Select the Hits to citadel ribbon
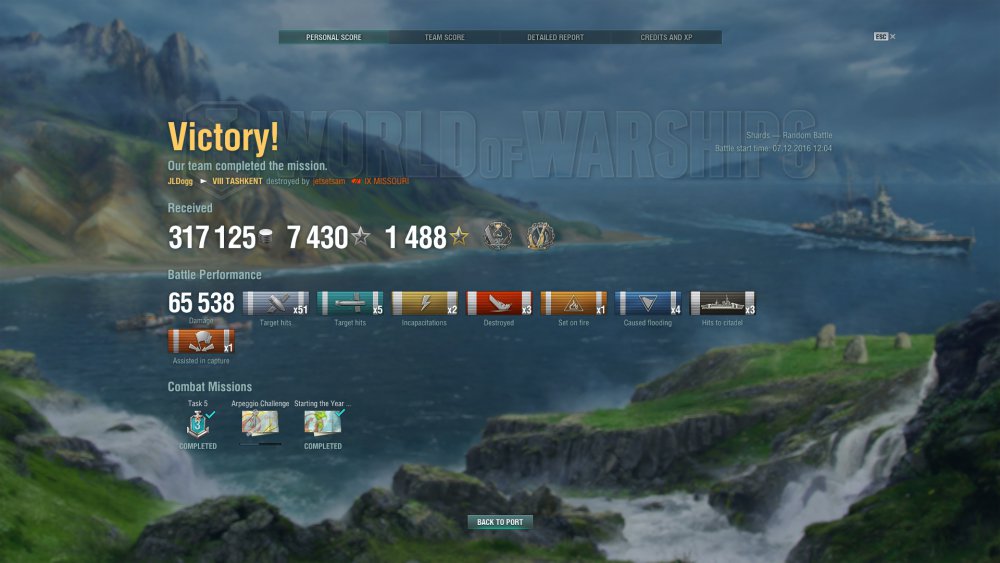 pyautogui.click(x=722, y=304)
